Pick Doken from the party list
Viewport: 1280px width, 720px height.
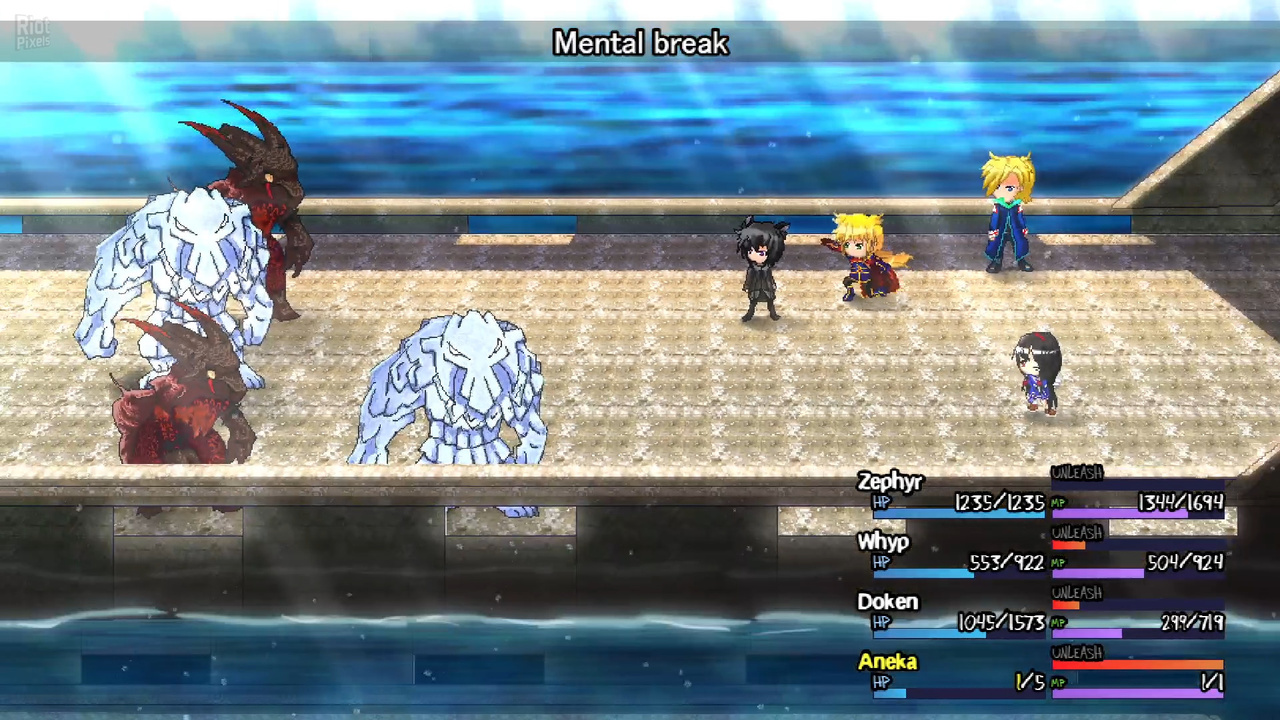click(x=887, y=602)
